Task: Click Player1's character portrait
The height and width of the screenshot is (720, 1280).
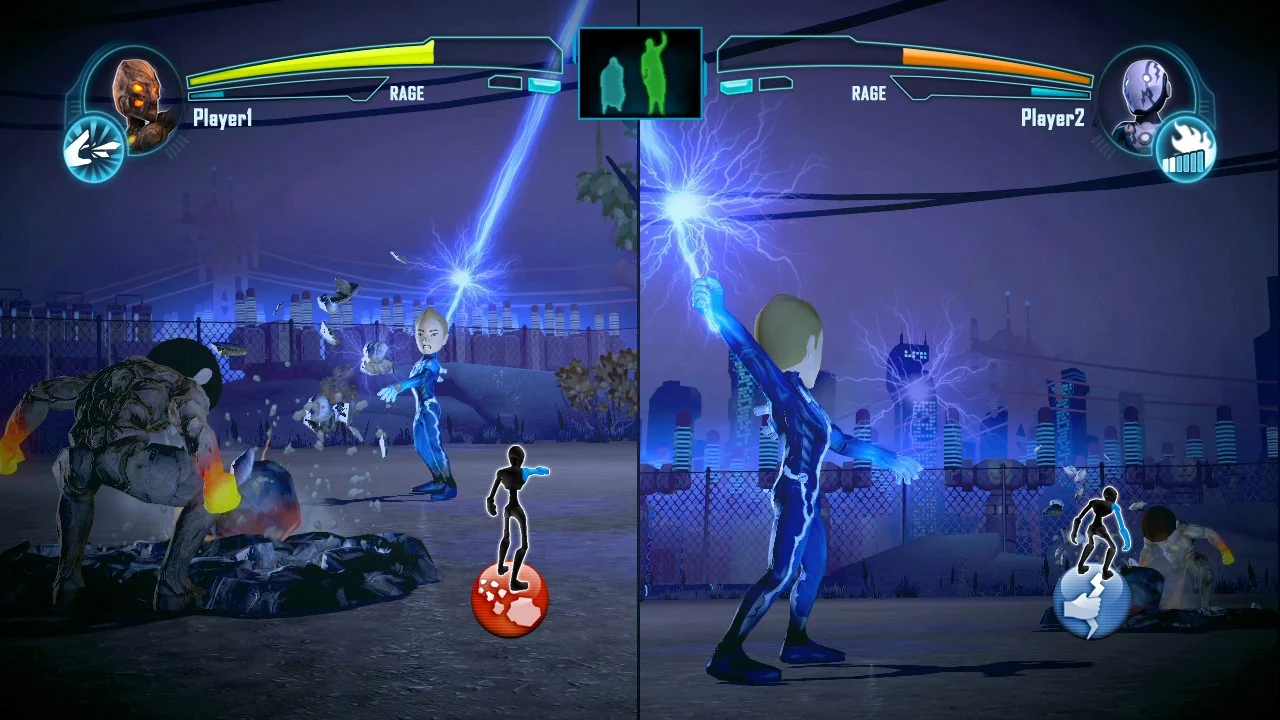Action: coord(140,92)
